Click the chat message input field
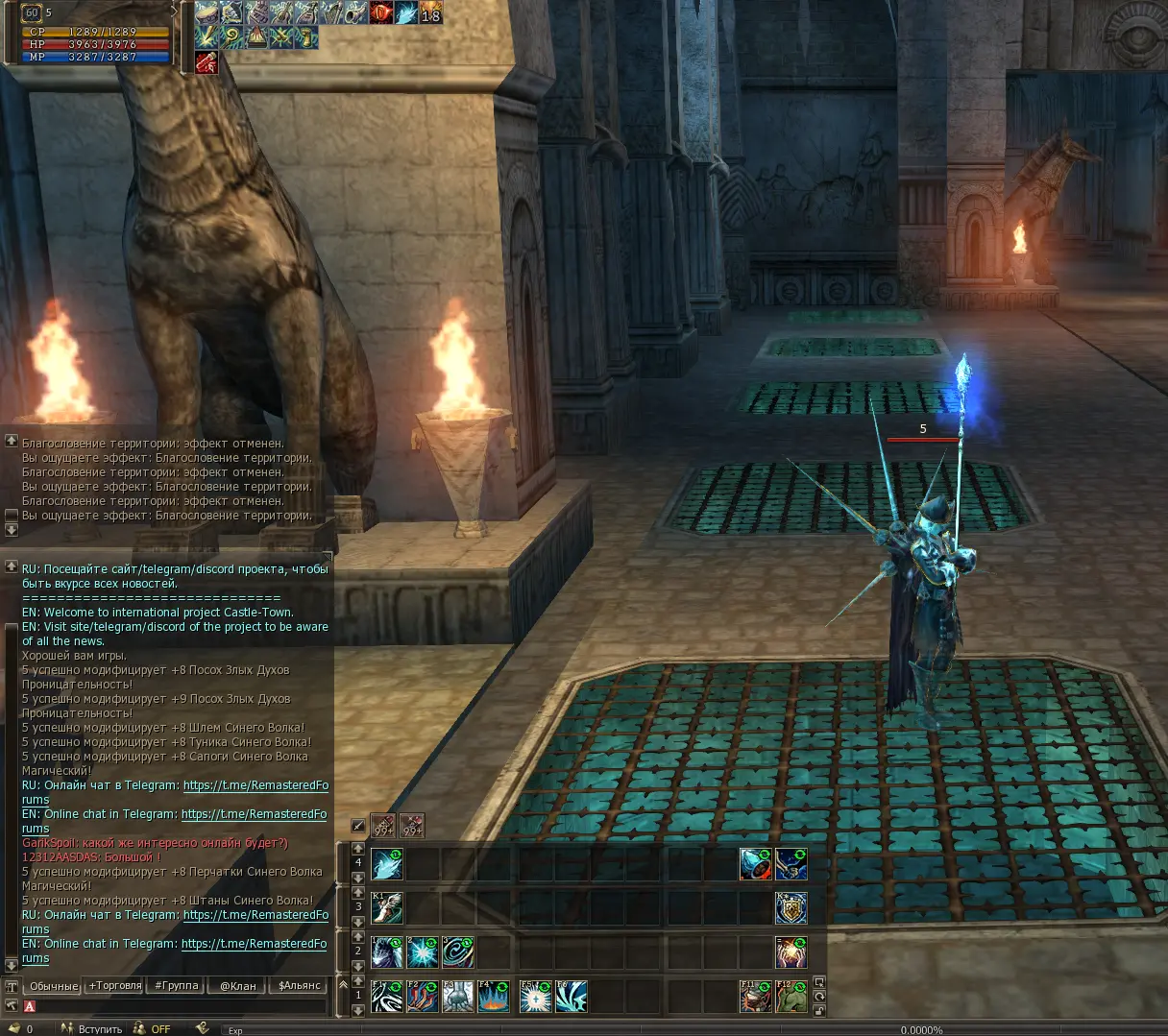The height and width of the screenshot is (1036, 1168). click(x=178, y=1006)
